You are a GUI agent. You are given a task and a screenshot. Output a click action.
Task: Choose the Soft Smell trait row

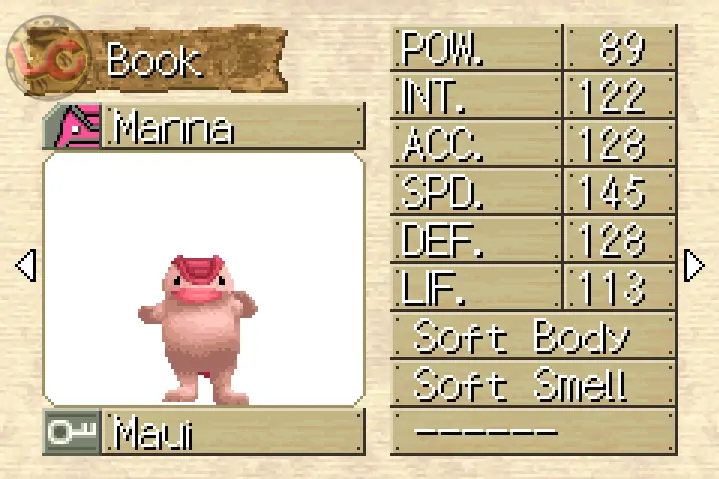coord(533,383)
